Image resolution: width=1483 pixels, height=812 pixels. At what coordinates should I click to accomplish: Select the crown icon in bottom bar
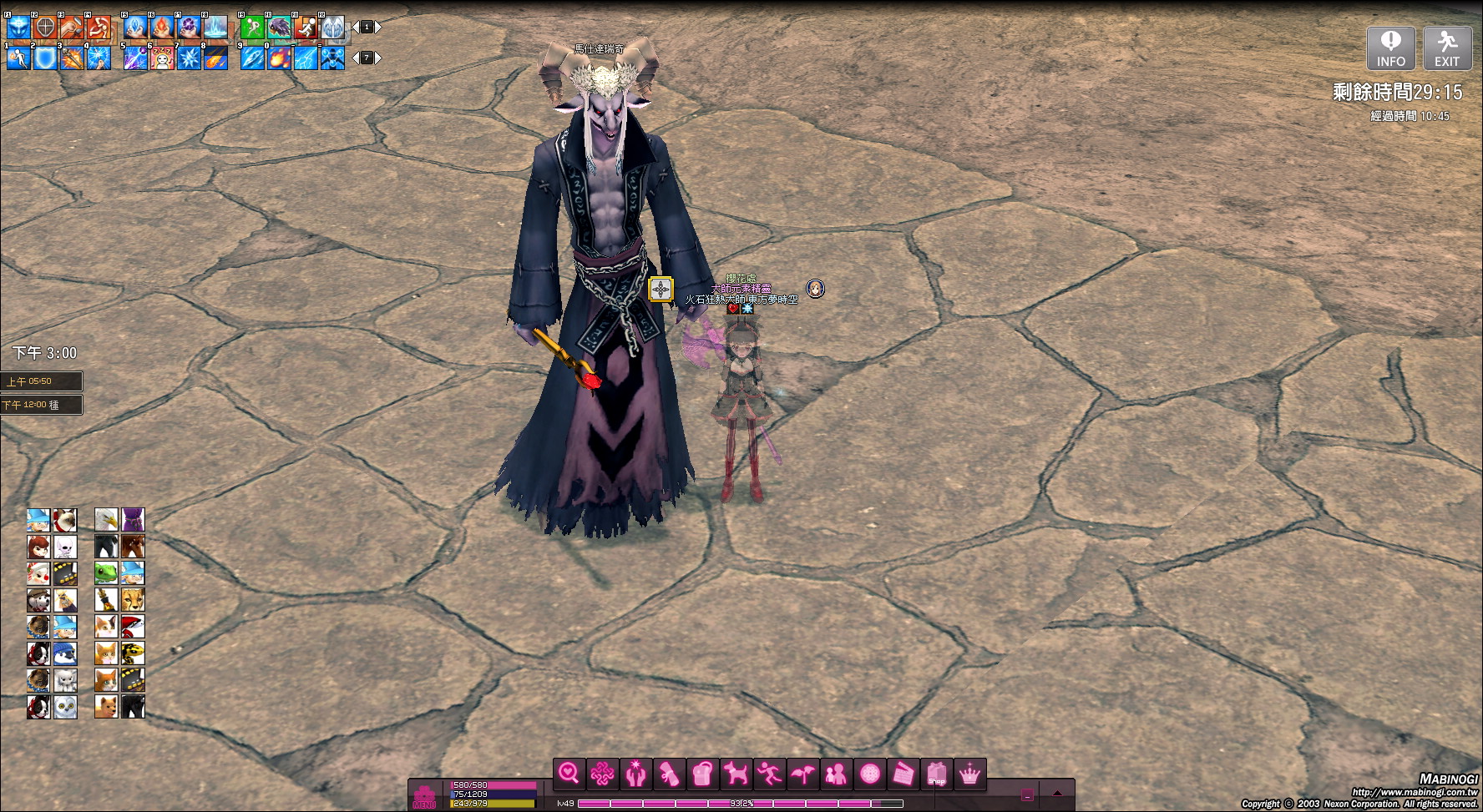(969, 774)
